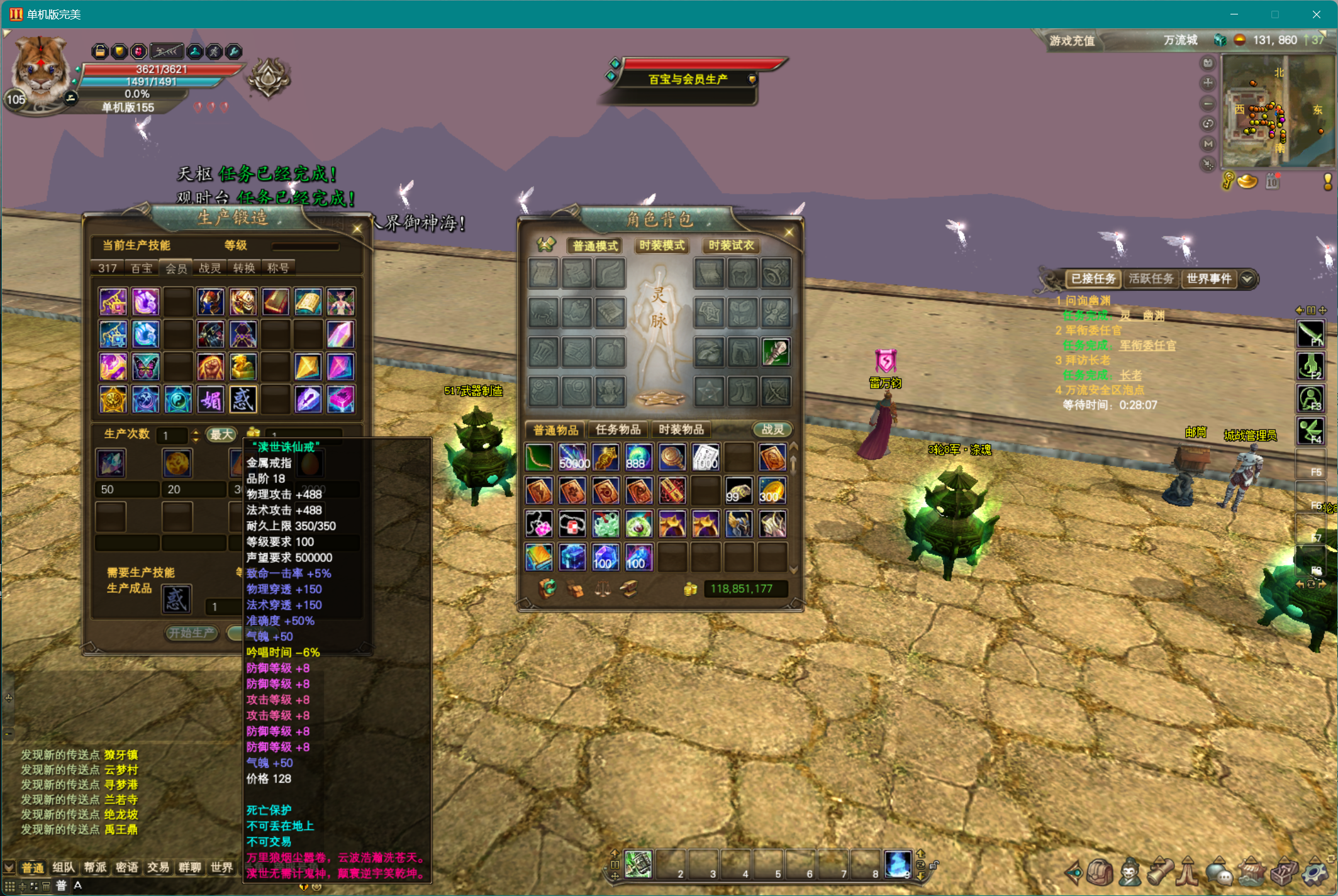Screen dimensions: 1338x896
Task: Open the 游戏充值 recharge menu
Action: [x=1072, y=41]
